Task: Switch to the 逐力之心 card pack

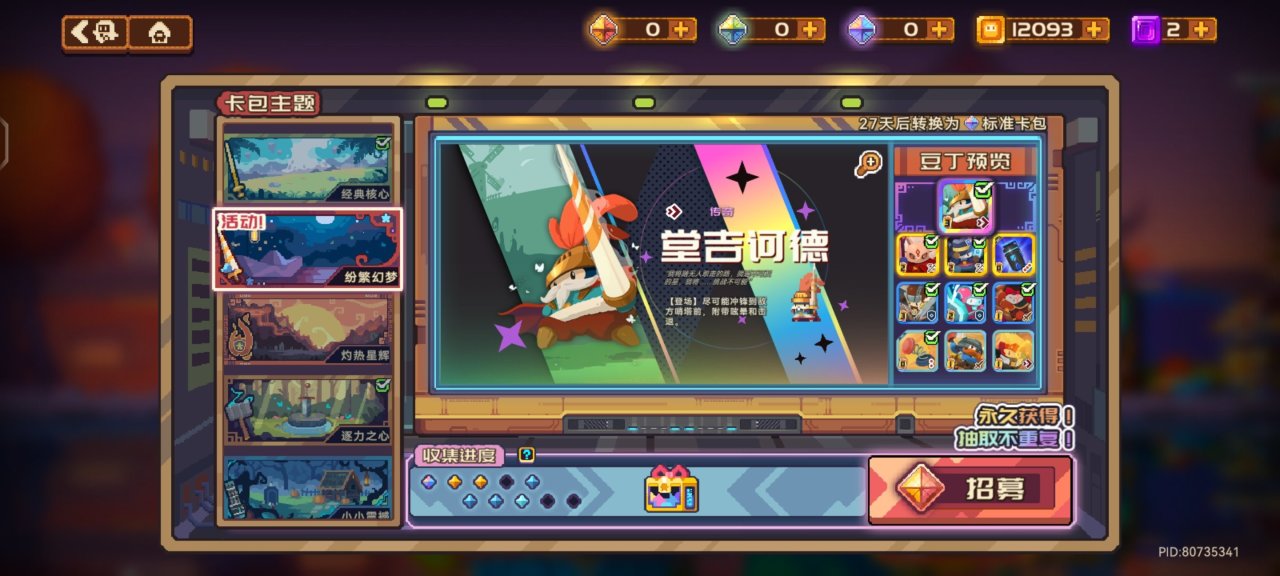Action: (308, 410)
